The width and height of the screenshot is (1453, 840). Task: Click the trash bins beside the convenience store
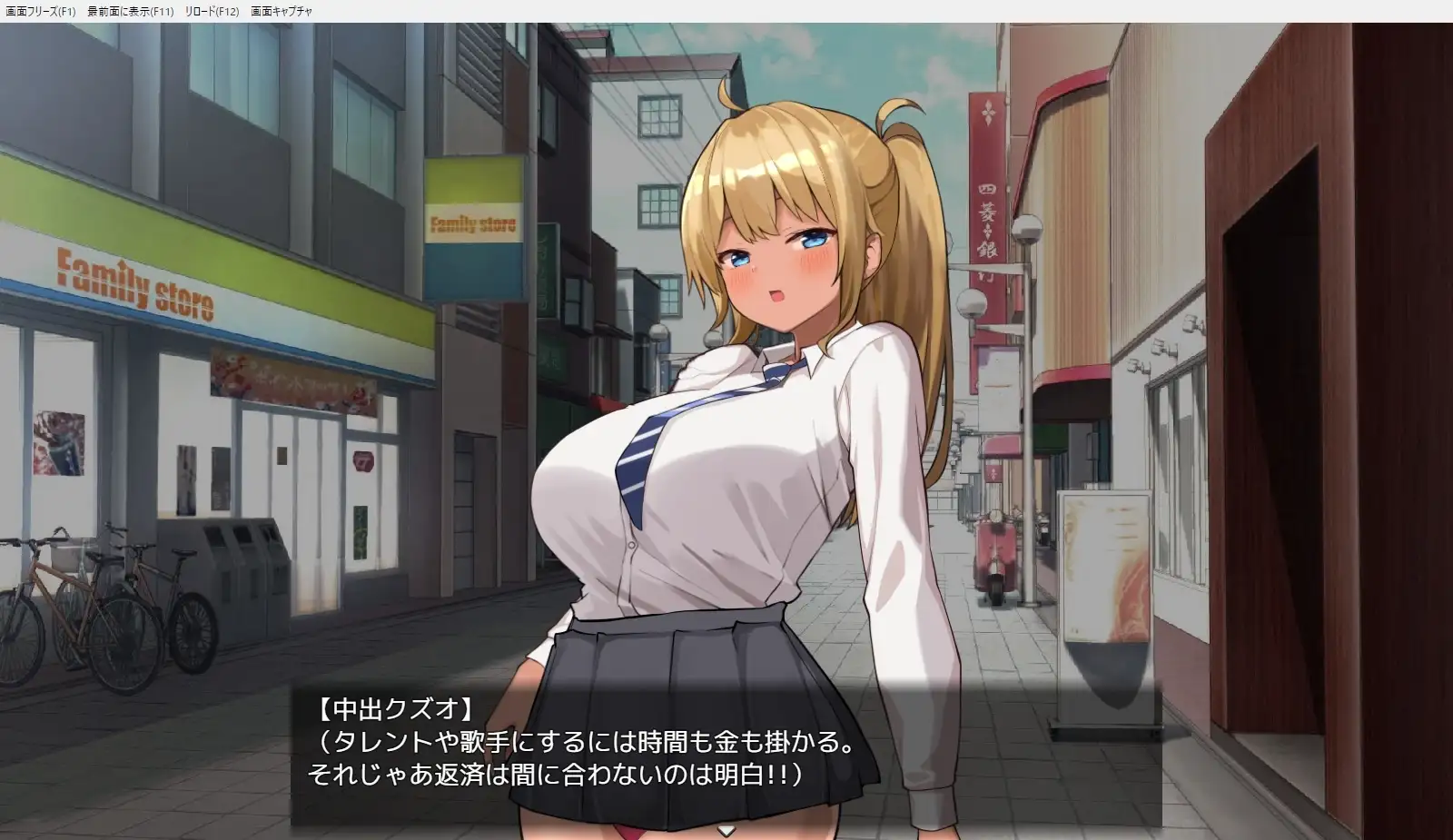[x=236, y=568]
